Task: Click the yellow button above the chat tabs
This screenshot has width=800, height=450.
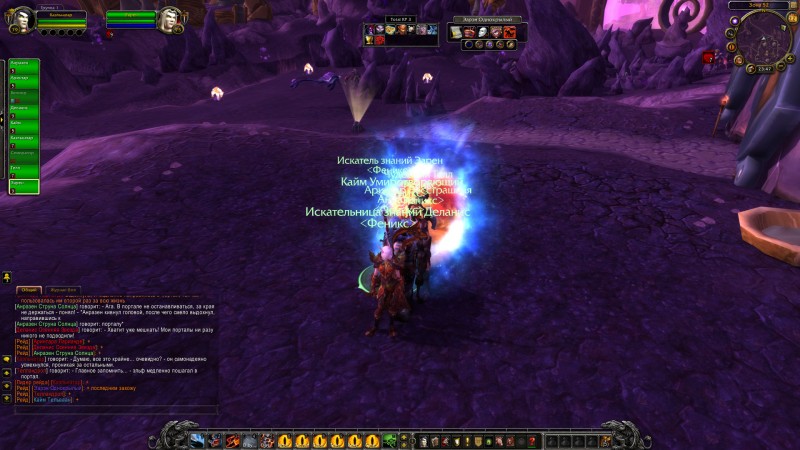Action: click(7, 276)
